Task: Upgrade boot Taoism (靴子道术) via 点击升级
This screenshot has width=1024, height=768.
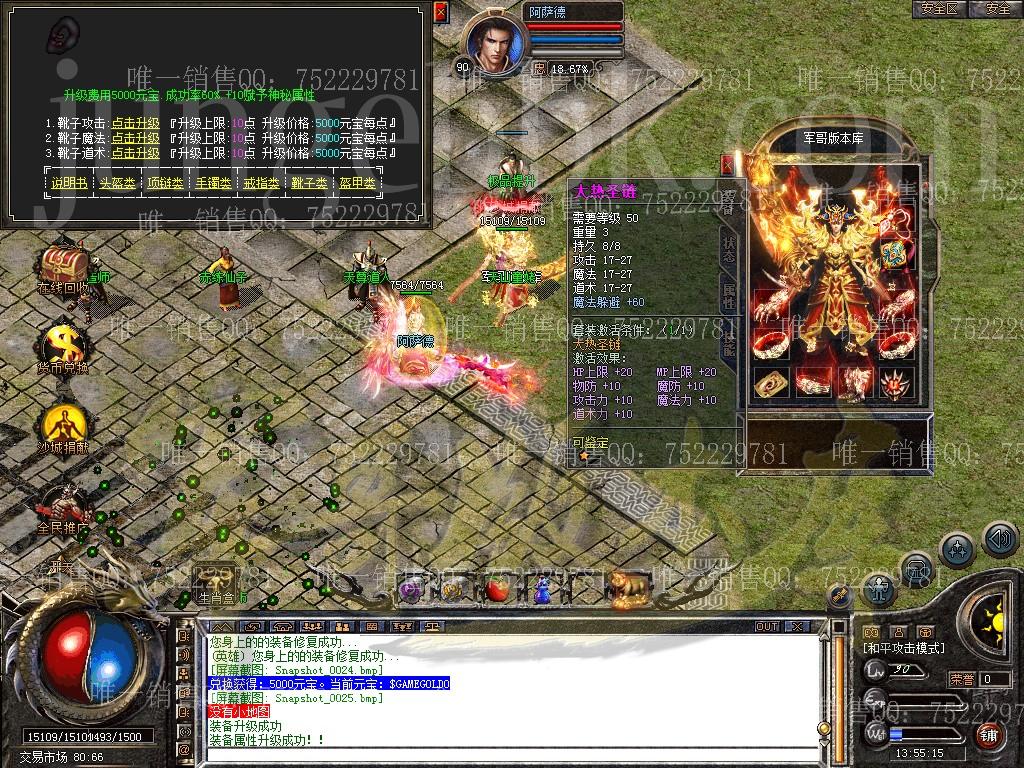Action: click(x=135, y=154)
